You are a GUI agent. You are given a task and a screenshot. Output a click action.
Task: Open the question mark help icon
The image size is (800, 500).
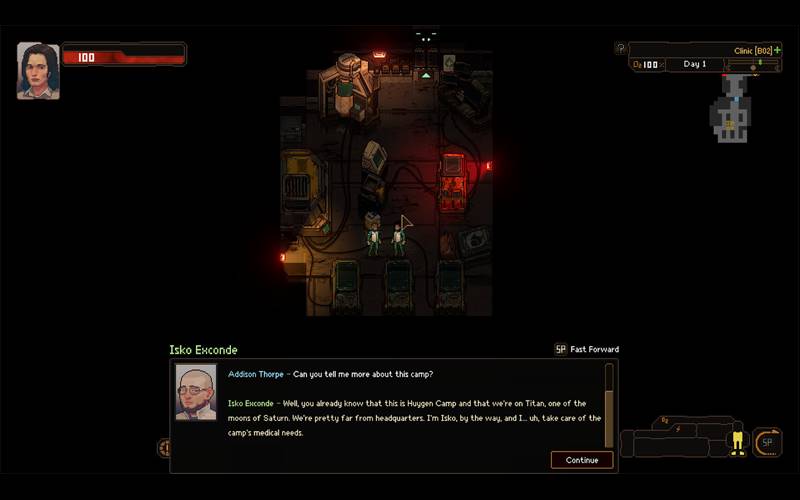(621, 48)
